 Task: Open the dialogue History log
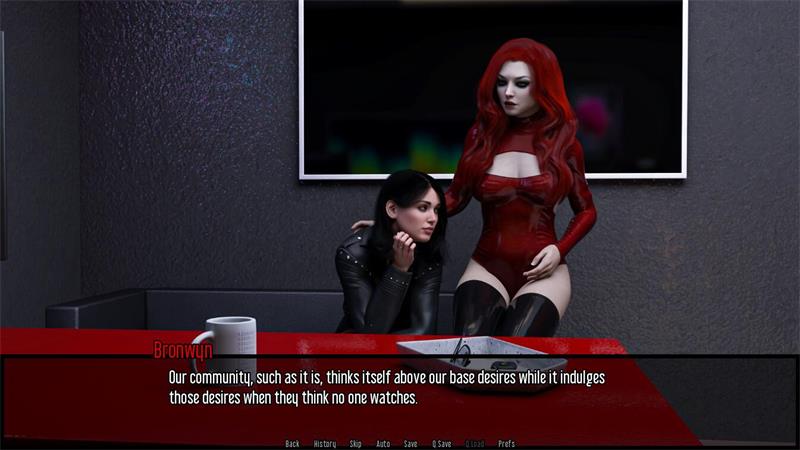coord(325,444)
